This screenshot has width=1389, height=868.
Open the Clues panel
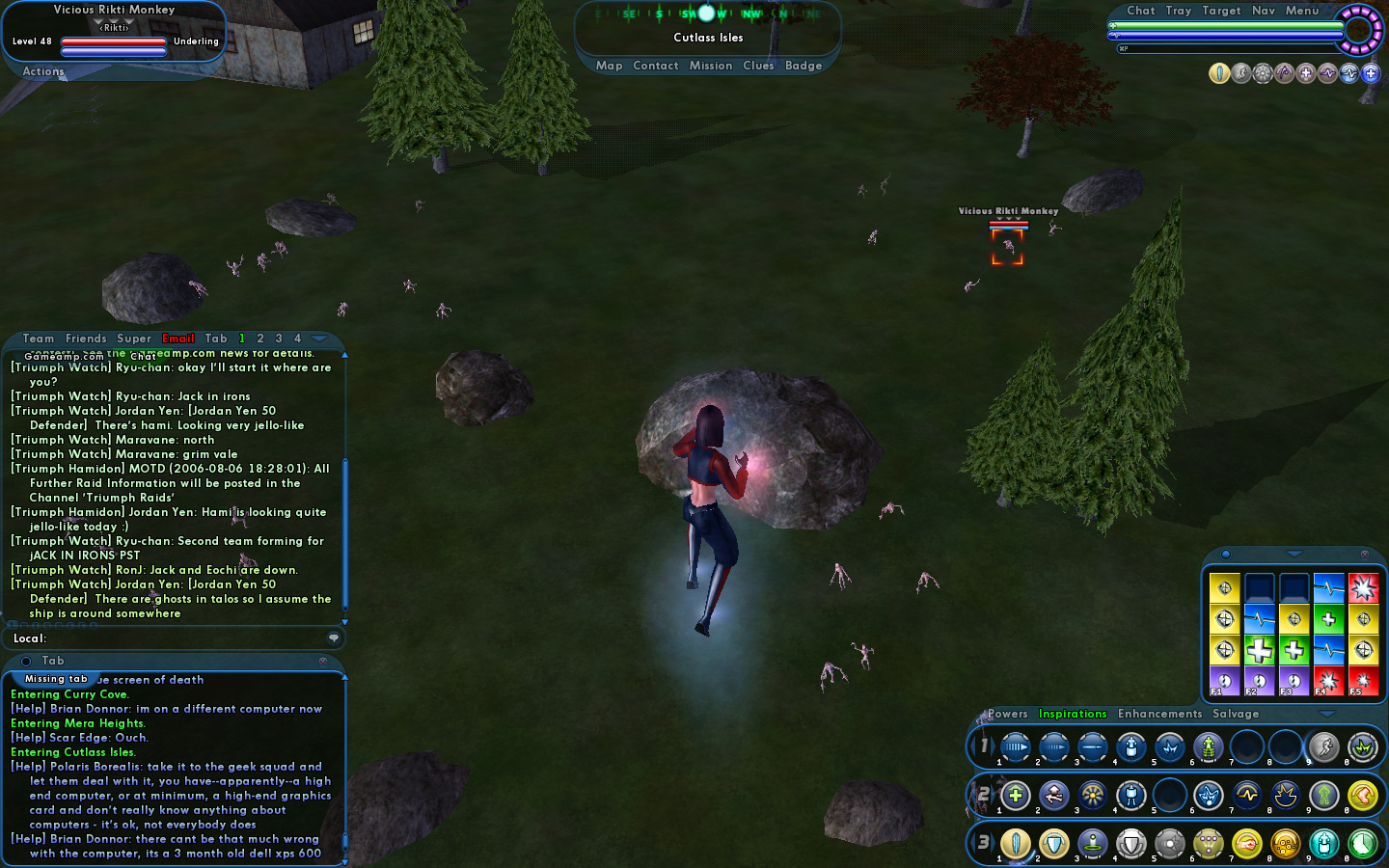coord(758,66)
